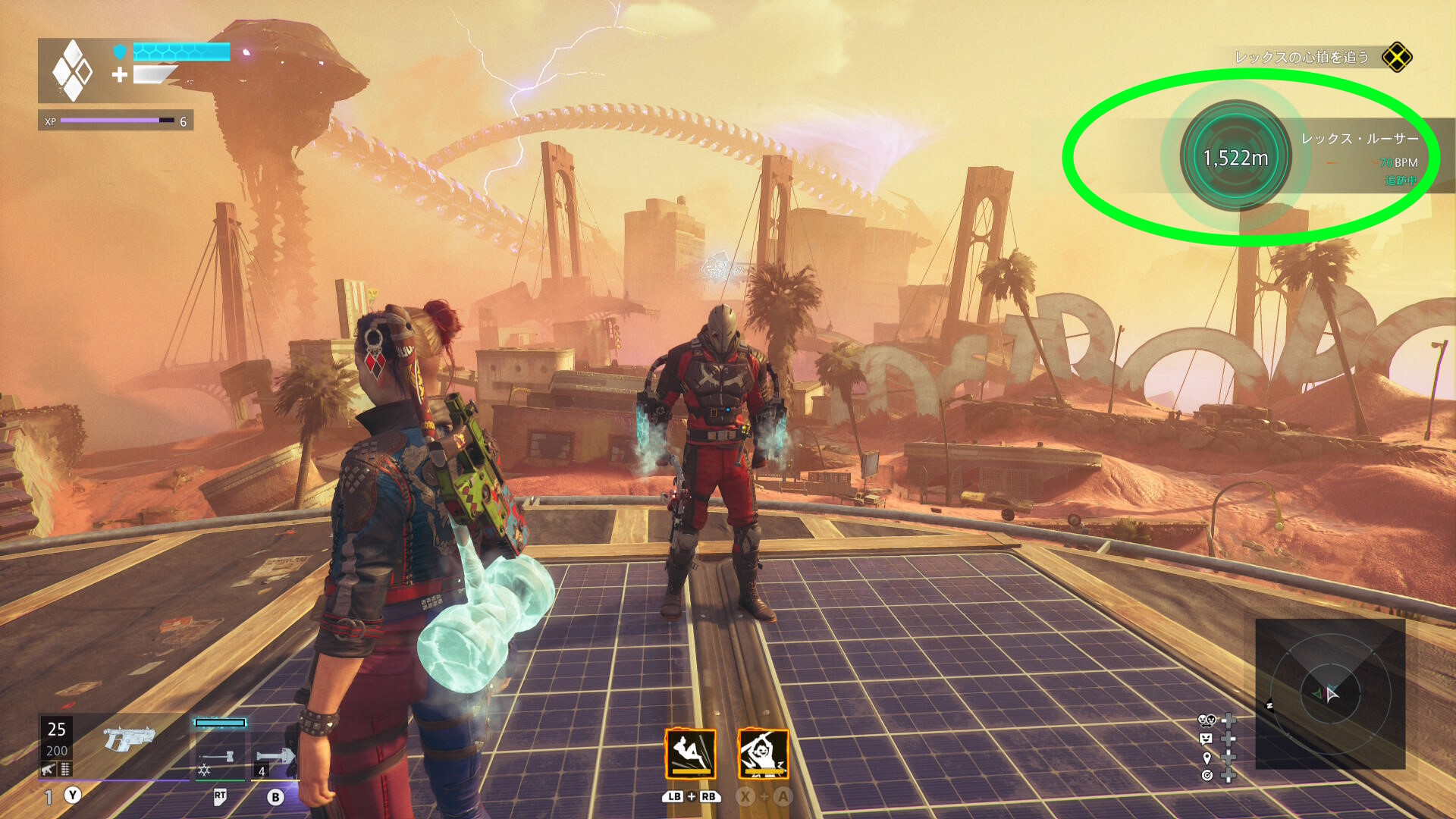Screen dimensions: 1456x819
Task: Click the magazine icon beside weapon type
Action: click(x=65, y=770)
